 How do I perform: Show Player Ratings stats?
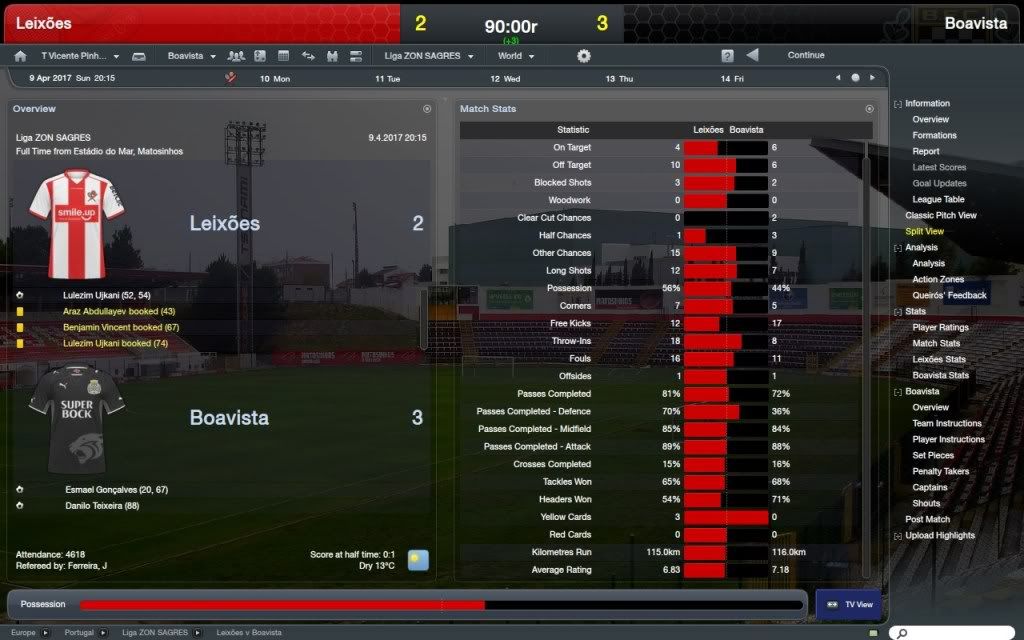point(940,327)
